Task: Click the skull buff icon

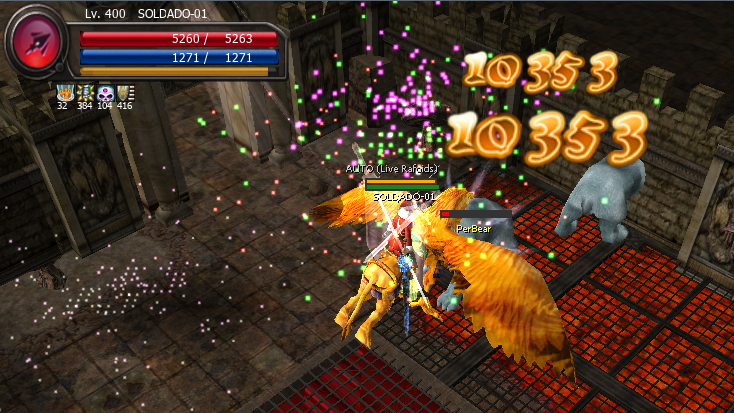Action: tap(104, 92)
